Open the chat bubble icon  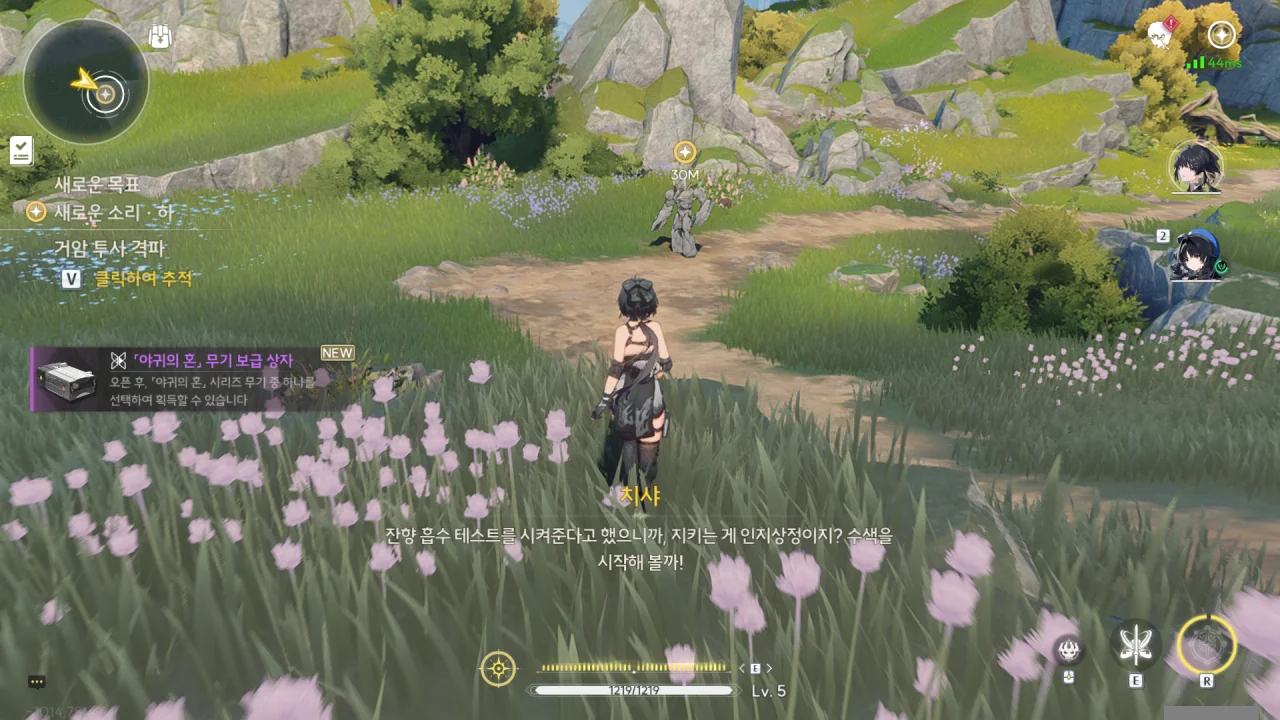point(37,682)
